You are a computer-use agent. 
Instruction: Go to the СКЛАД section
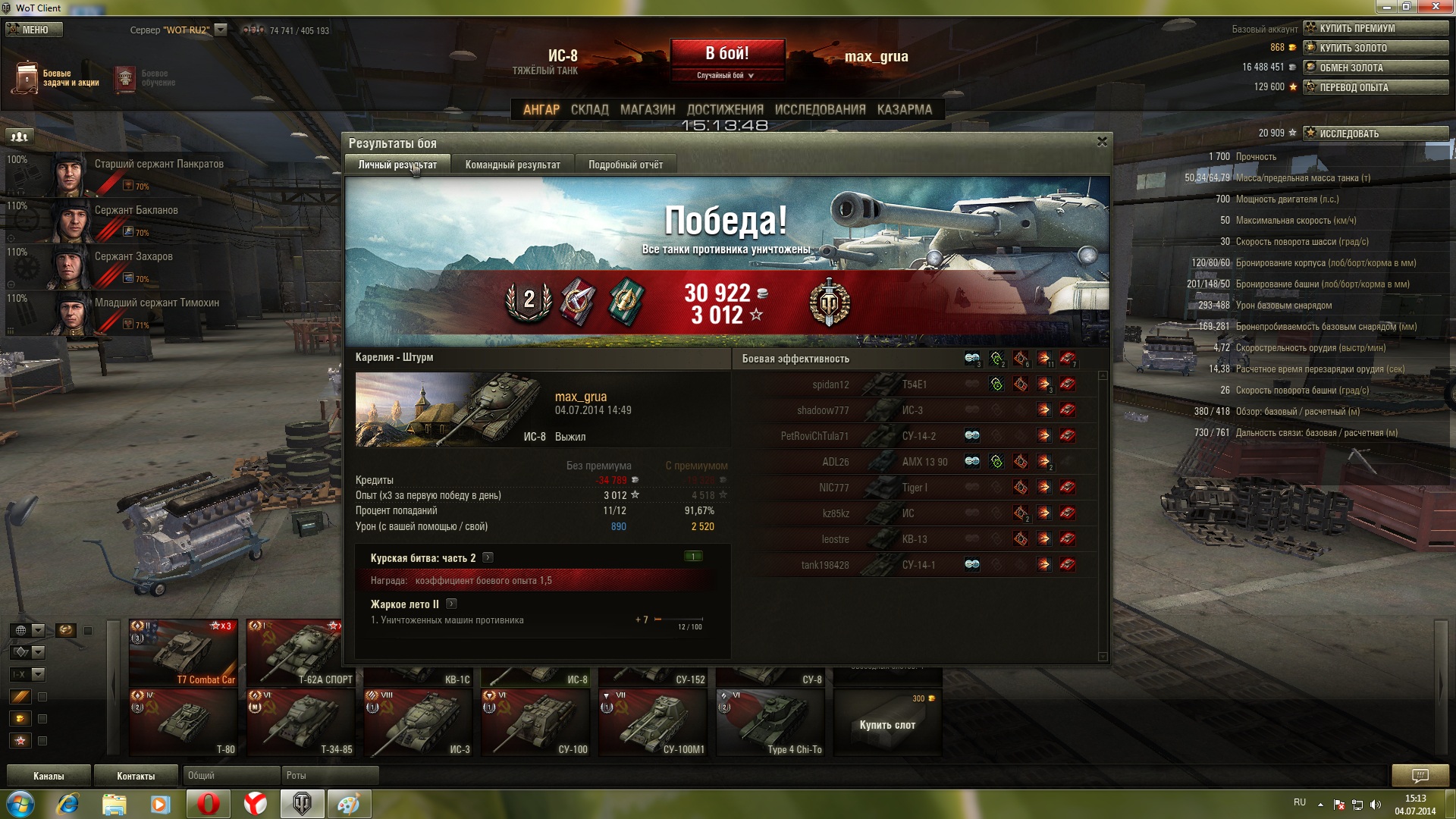point(589,109)
